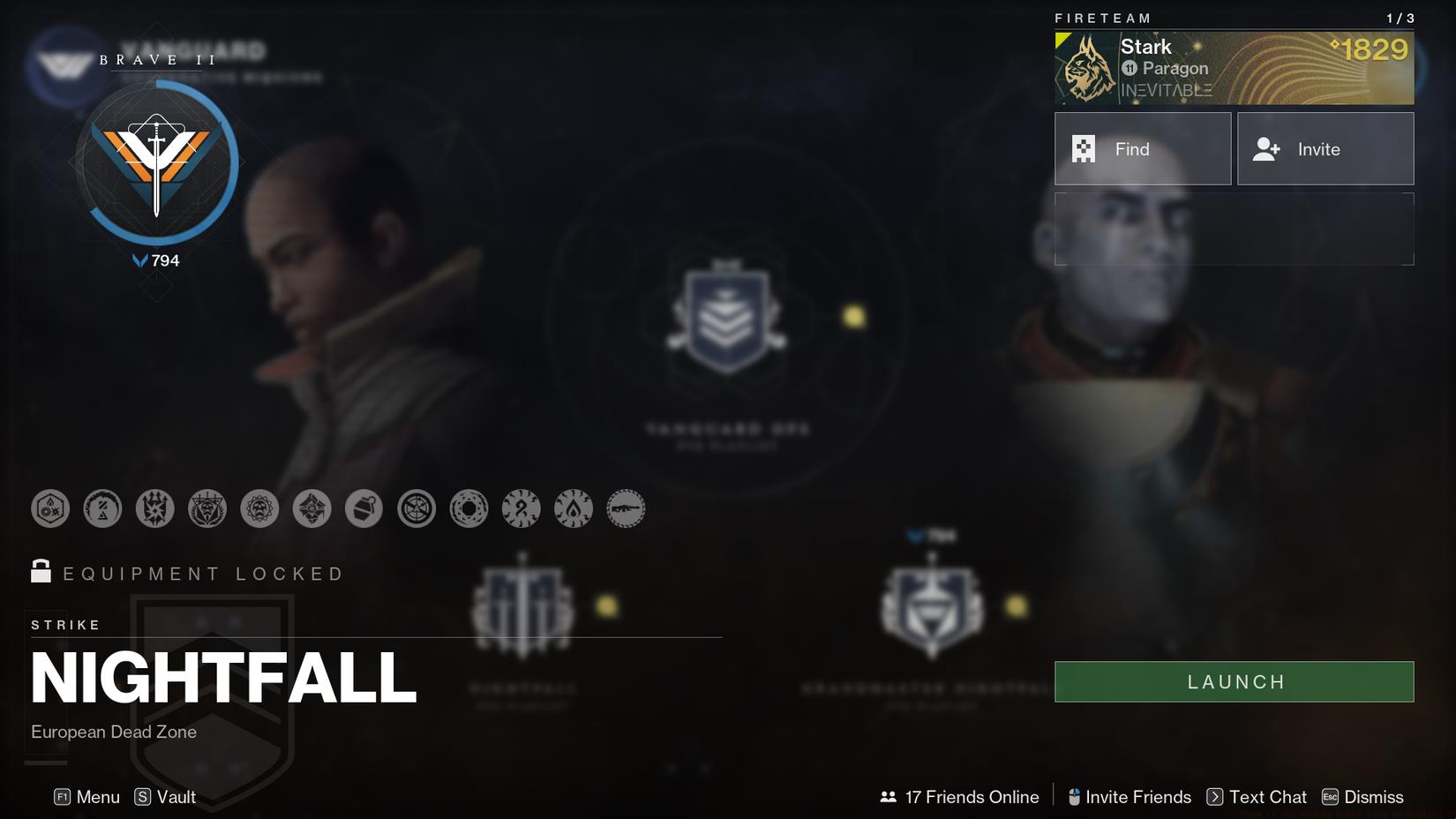Toggle the Equipment Locked padlock
Image resolution: width=1456 pixels, height=819 pixels.
pyautogui.click(x=39, y=572)
